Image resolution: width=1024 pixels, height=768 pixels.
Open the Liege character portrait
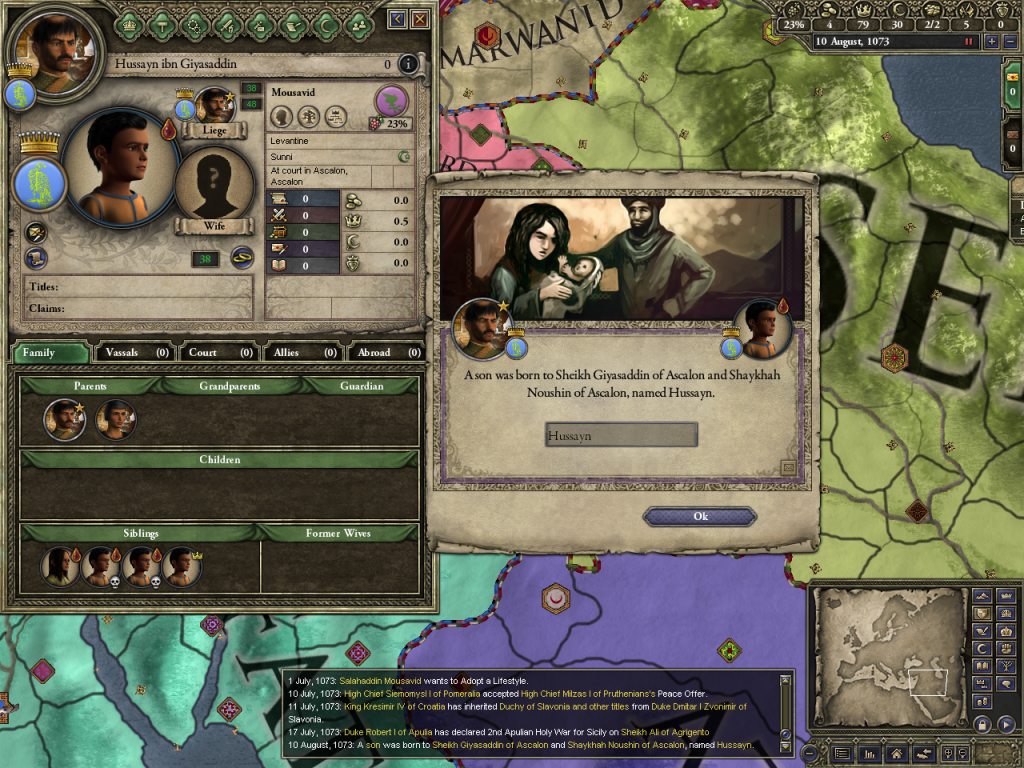click(214, 105)
